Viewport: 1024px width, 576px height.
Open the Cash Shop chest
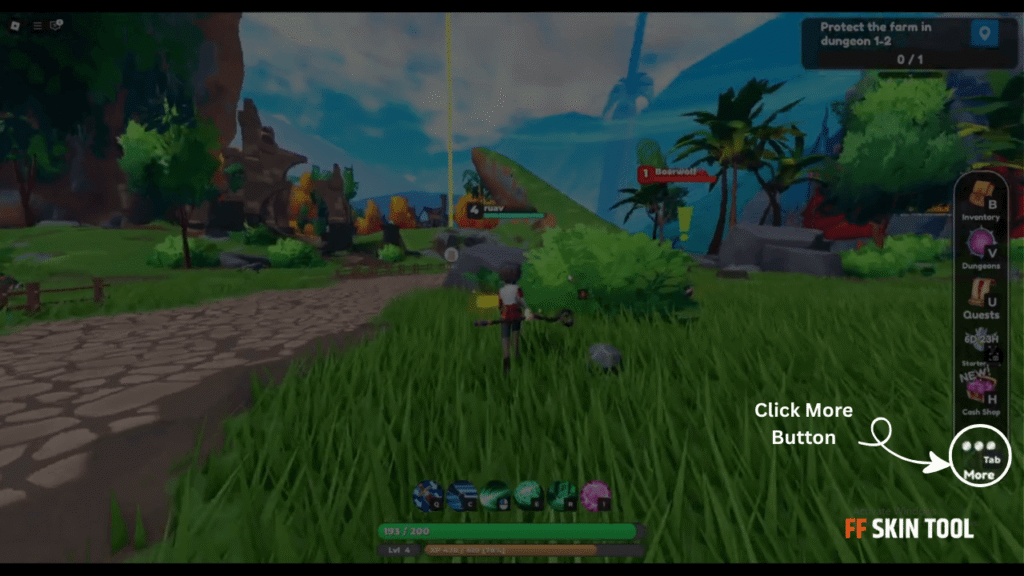[x=981, y=392]
